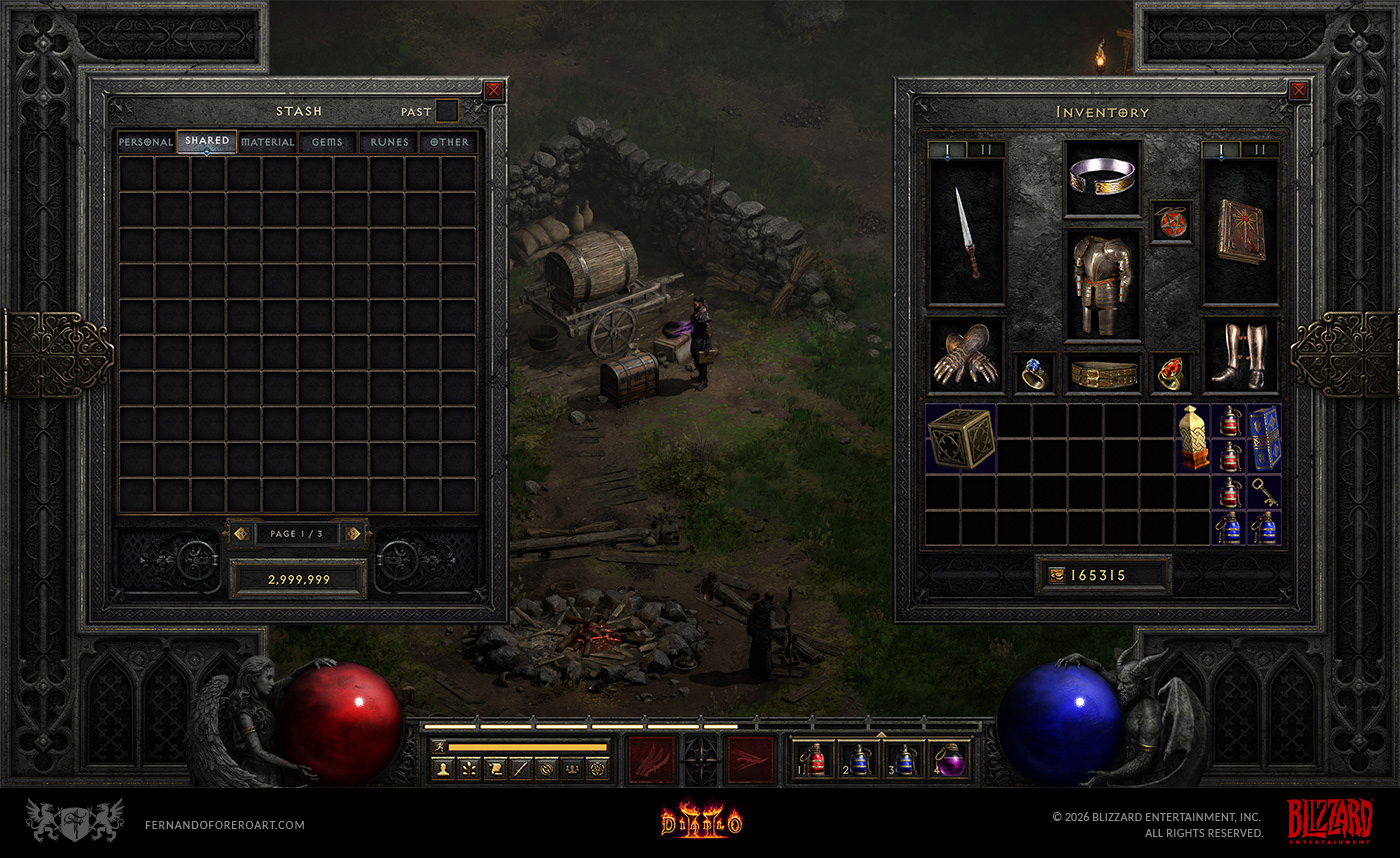The height and width of the screenshot is (858, 1400).
Task: Tick the Past checkbox in the stash
Action: (x=447, y=111)
